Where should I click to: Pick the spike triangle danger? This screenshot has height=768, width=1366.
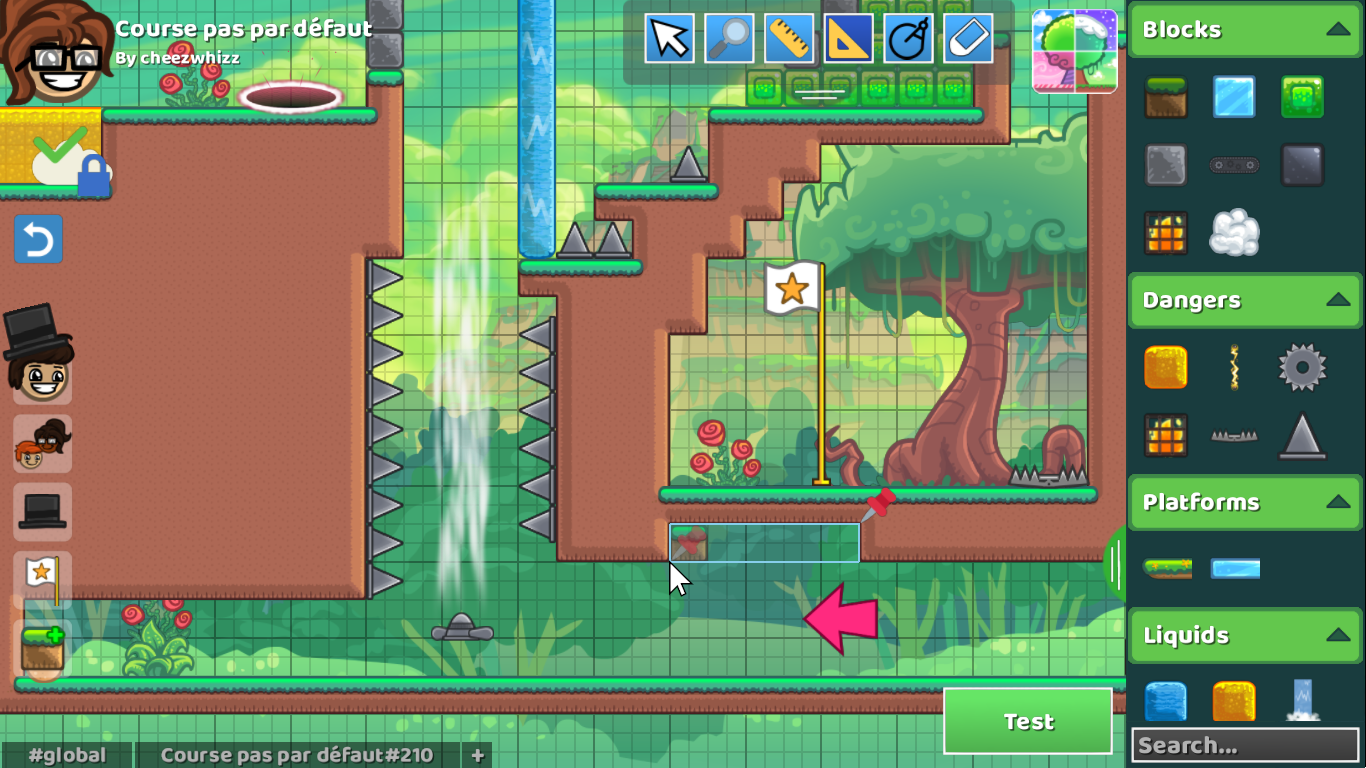(1302, 434)
